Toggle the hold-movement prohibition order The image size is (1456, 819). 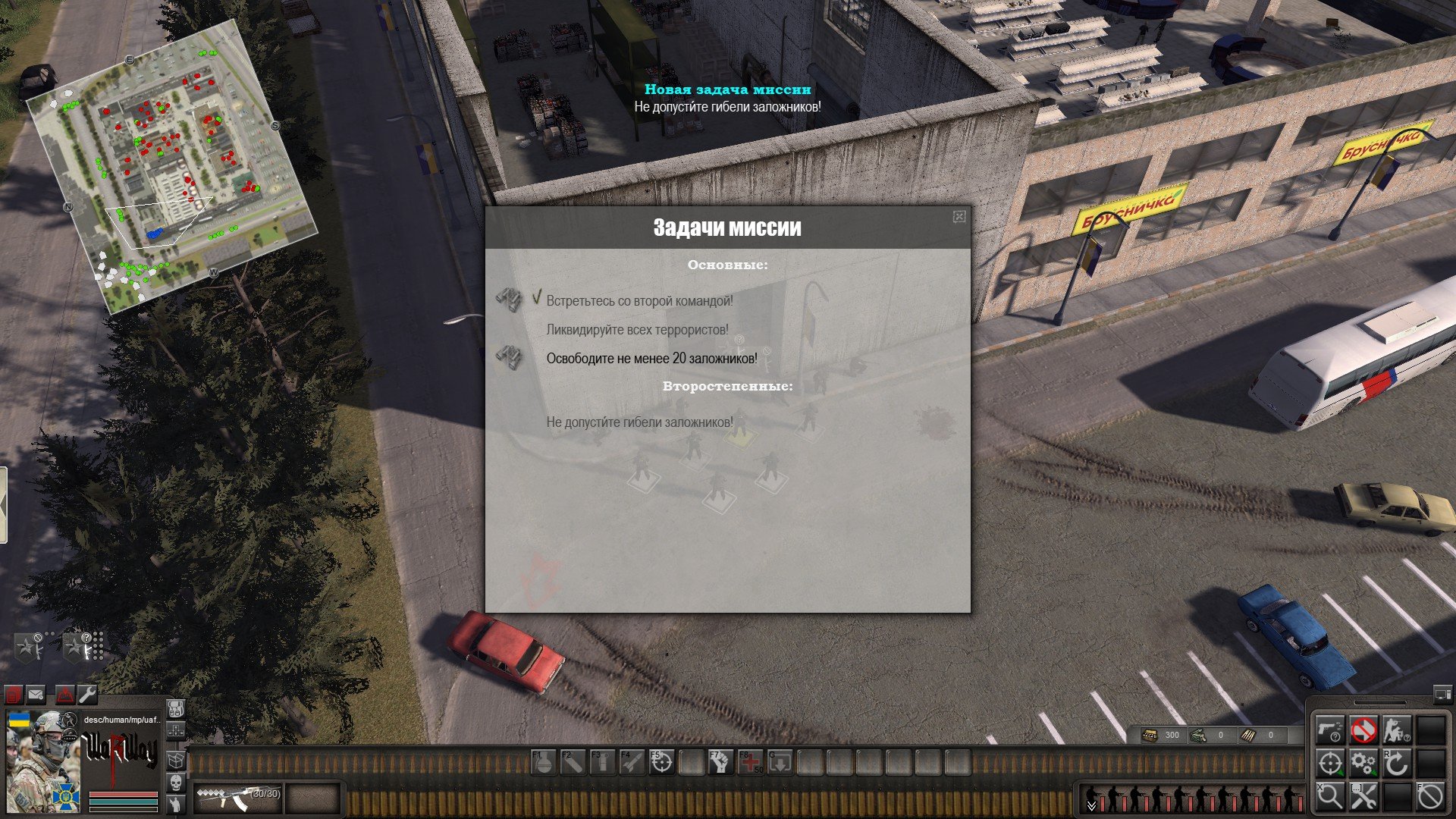tap(1363, 730)
